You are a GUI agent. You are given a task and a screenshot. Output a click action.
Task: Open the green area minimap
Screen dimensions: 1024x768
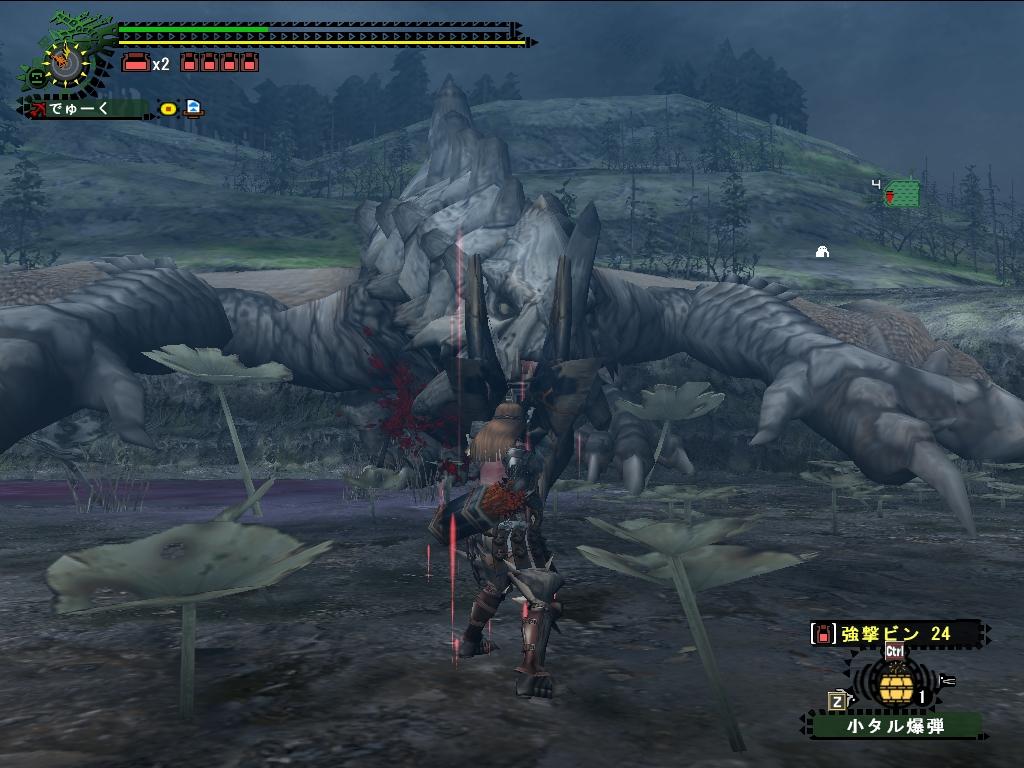(902, 193)
